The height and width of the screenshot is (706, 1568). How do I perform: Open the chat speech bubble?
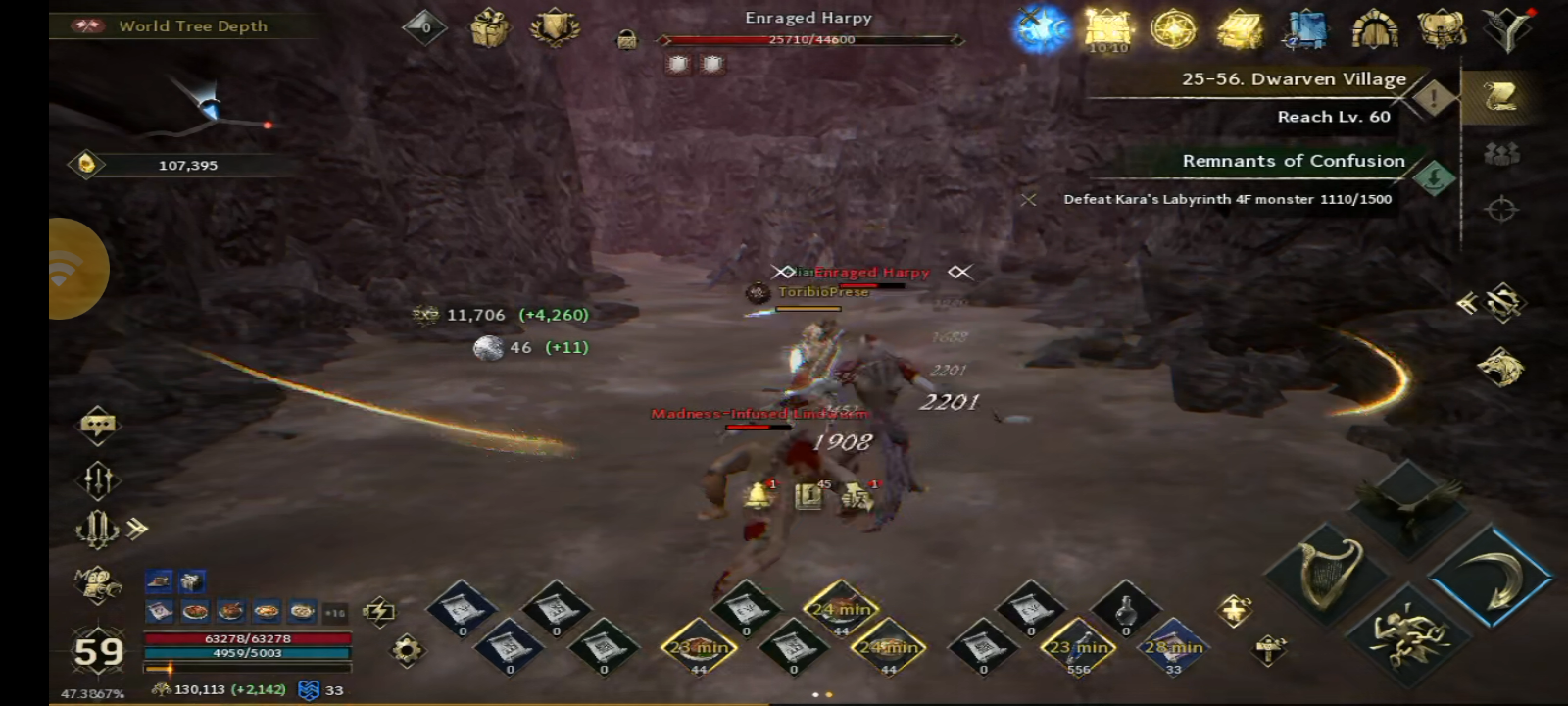pyautogui.click(x=98, y=426)
